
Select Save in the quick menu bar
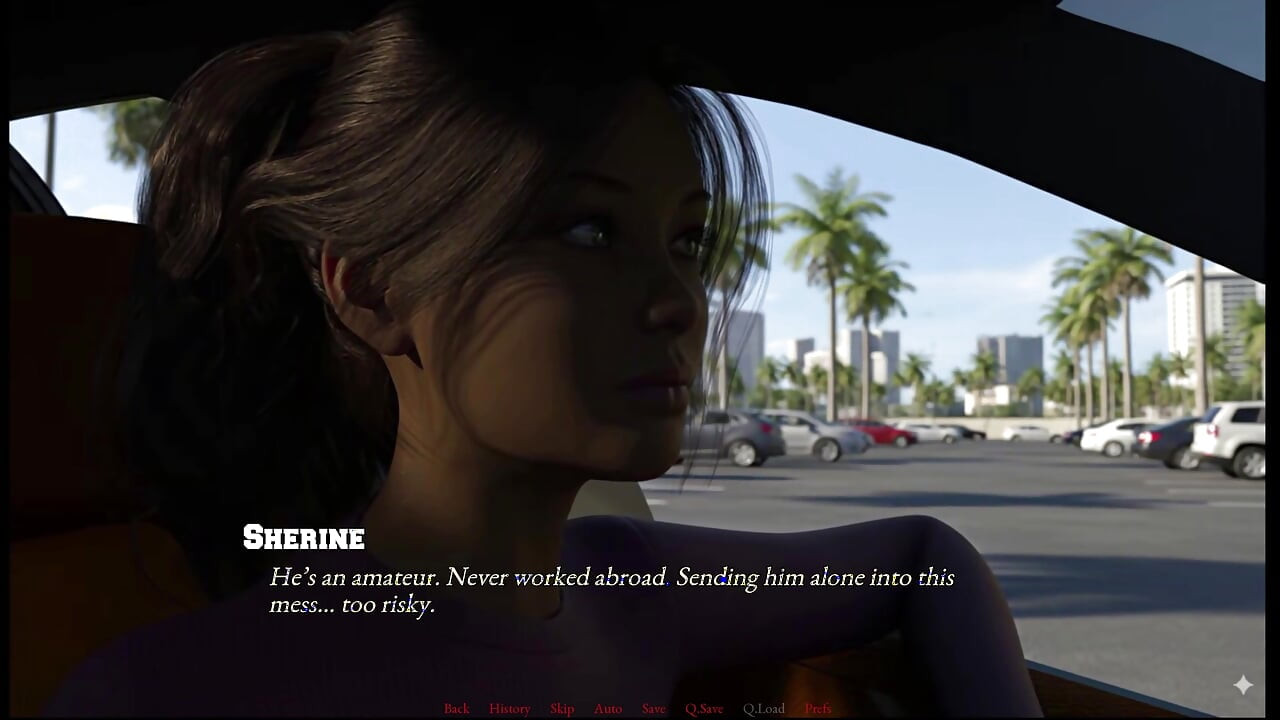tap(653, 708)
